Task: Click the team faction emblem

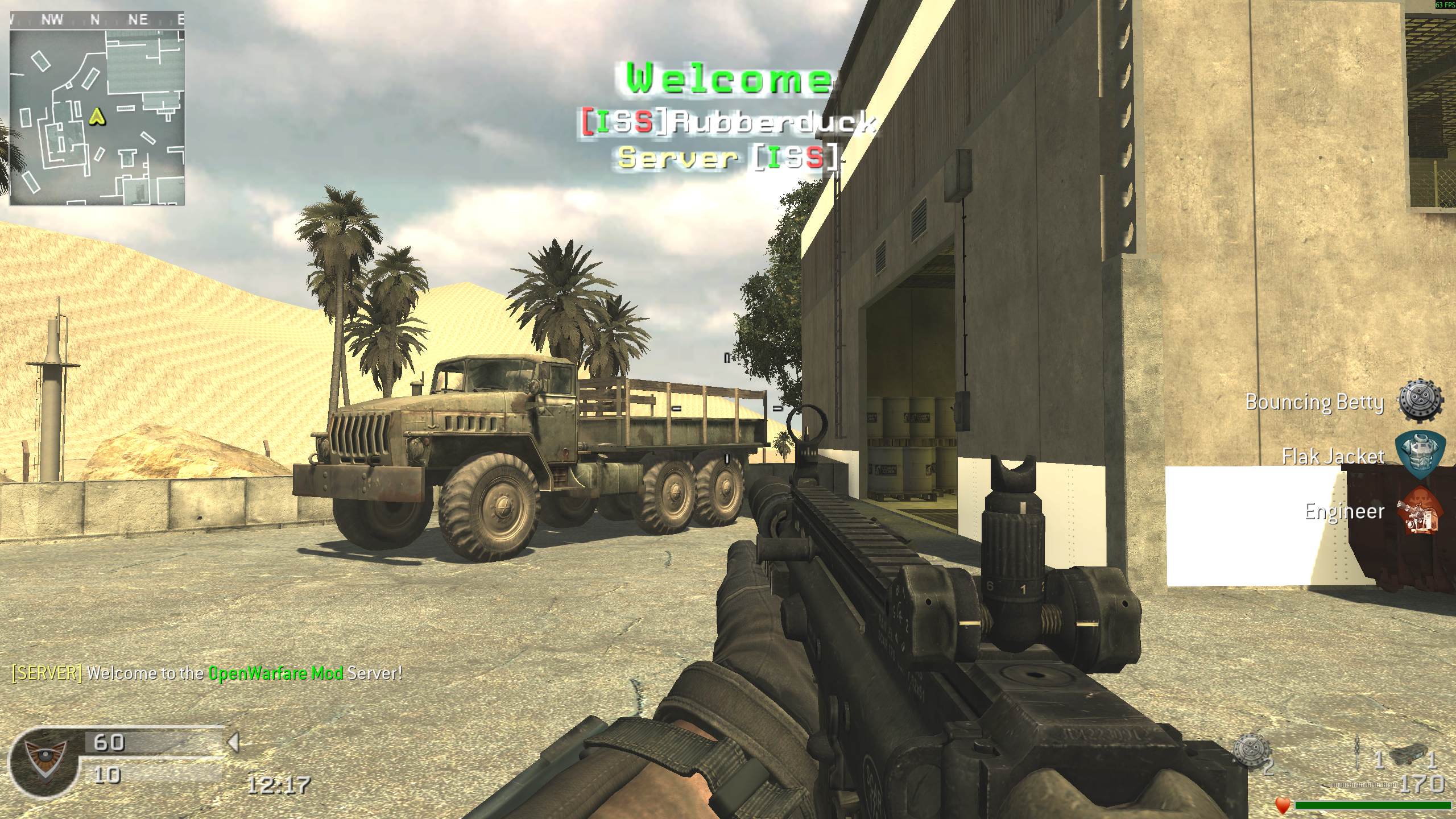Action: (x=44, y=762)
